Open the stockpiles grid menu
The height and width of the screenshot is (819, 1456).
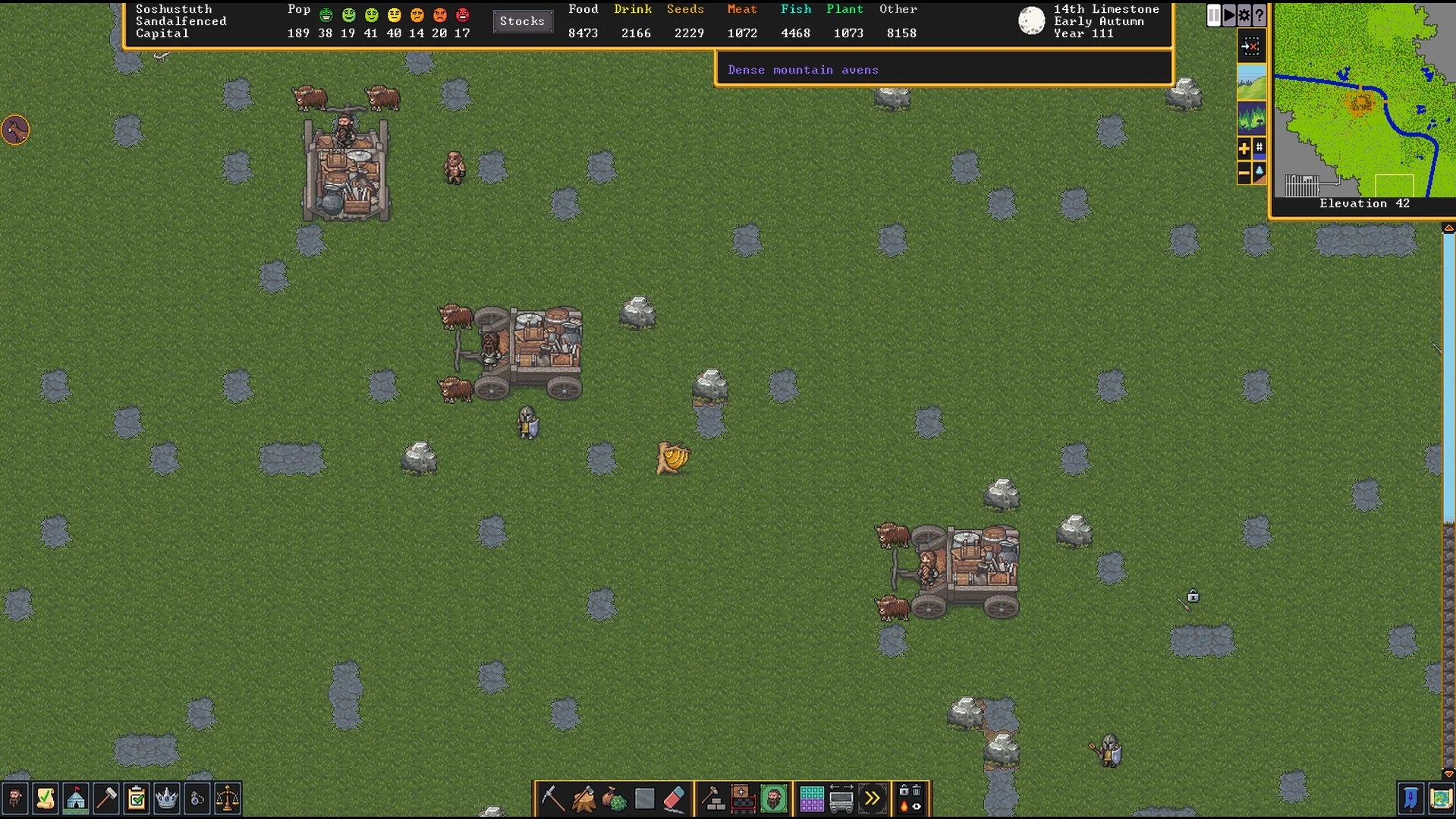coord(810,799)
